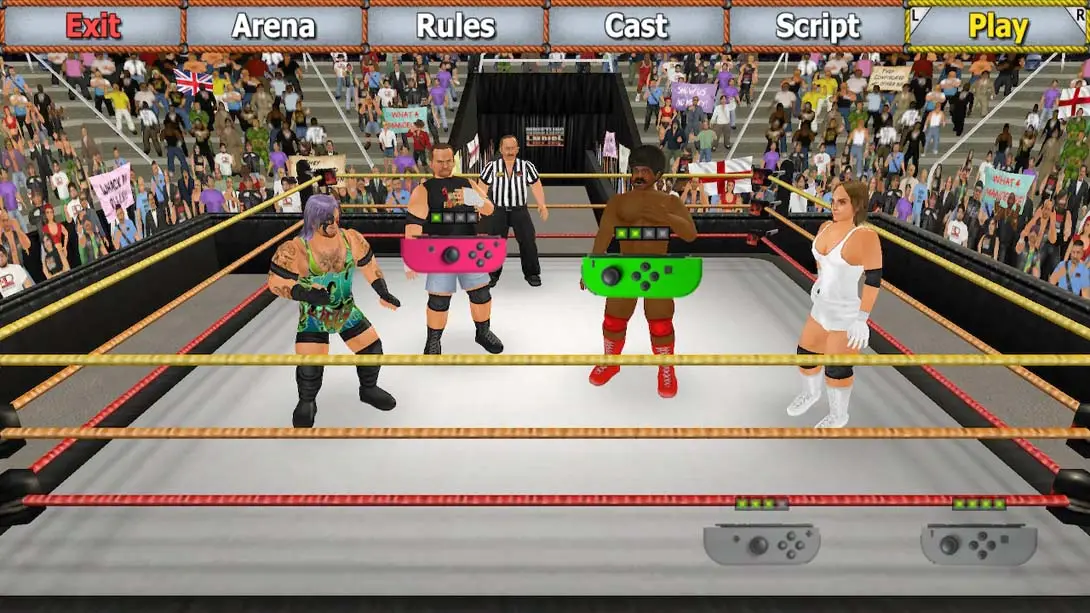
Task: Open the Rules settings
Action: pos(455,26)
